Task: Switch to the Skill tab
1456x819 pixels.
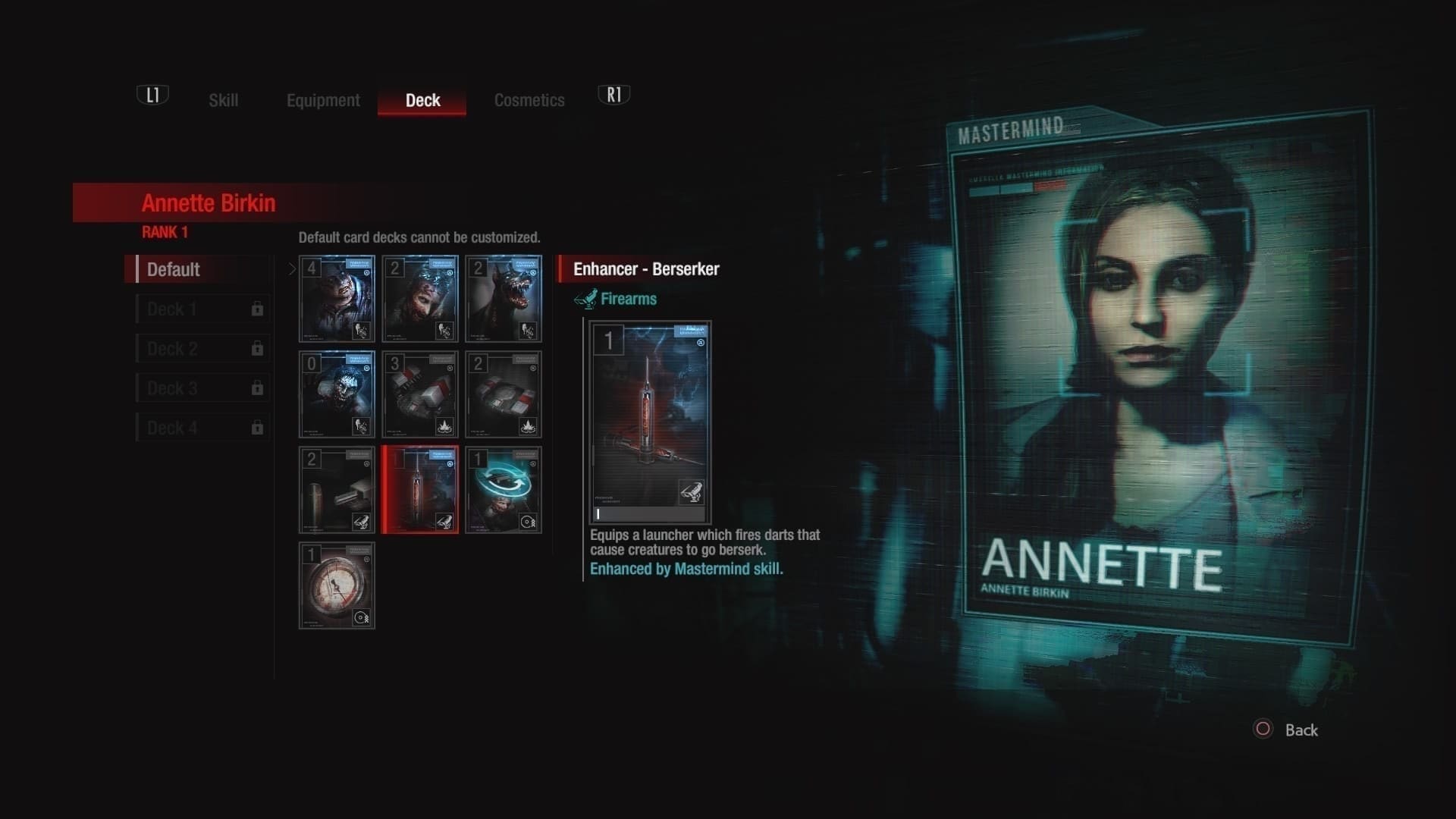Action: (223, 100)
